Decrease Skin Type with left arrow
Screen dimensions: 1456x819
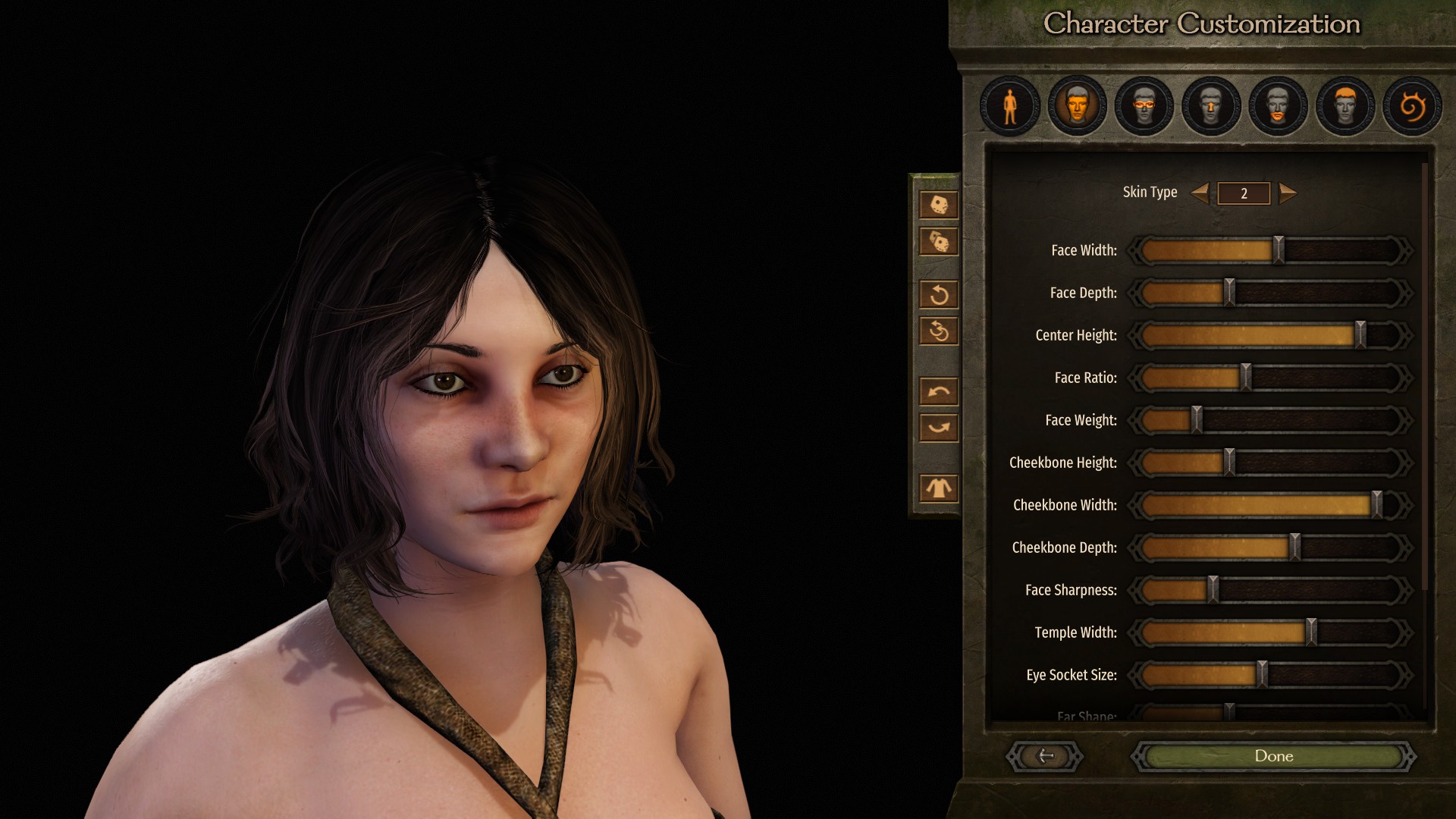point(1200,193)
